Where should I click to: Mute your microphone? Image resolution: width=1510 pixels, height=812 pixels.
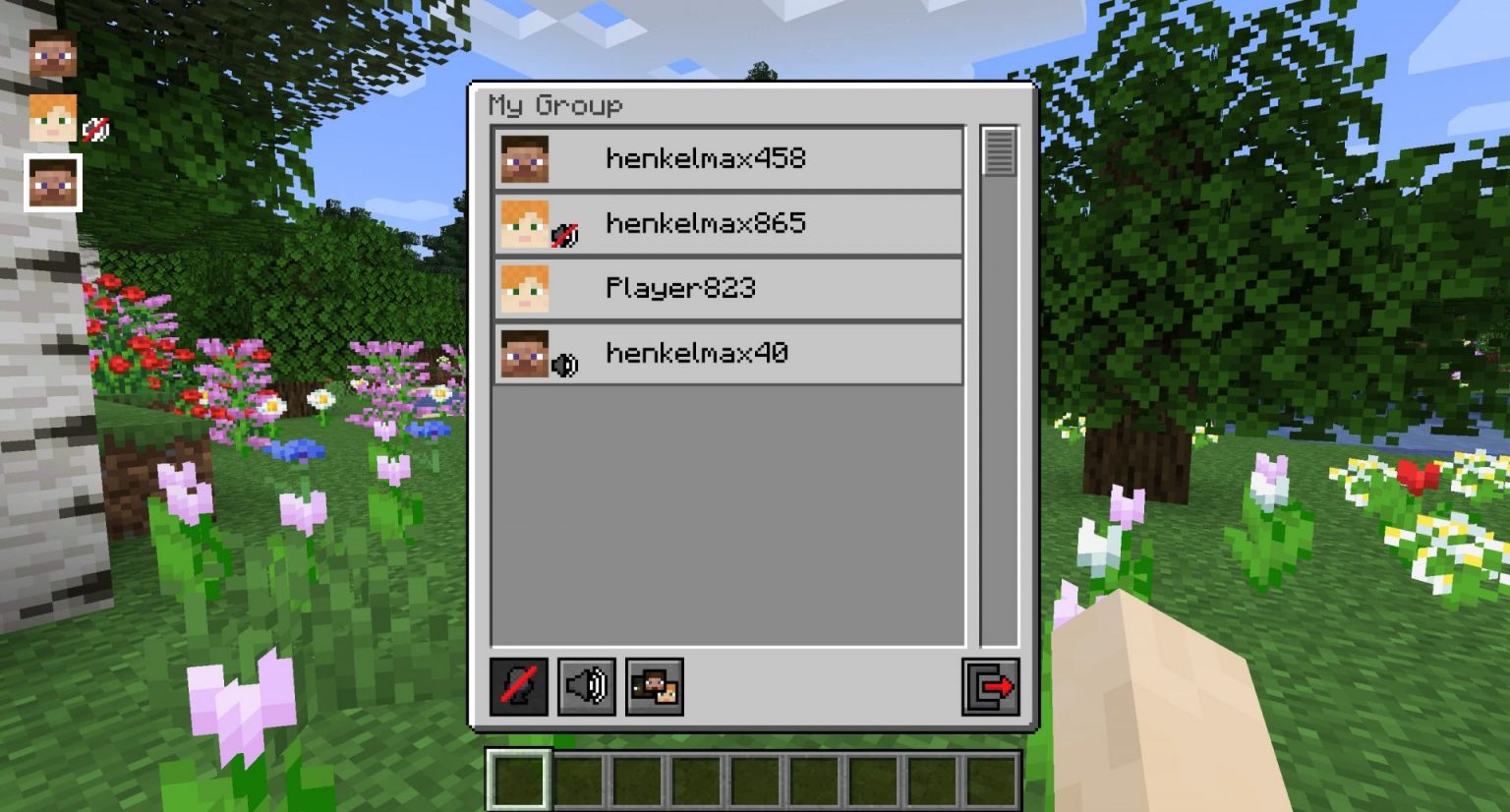coord(520,688)
